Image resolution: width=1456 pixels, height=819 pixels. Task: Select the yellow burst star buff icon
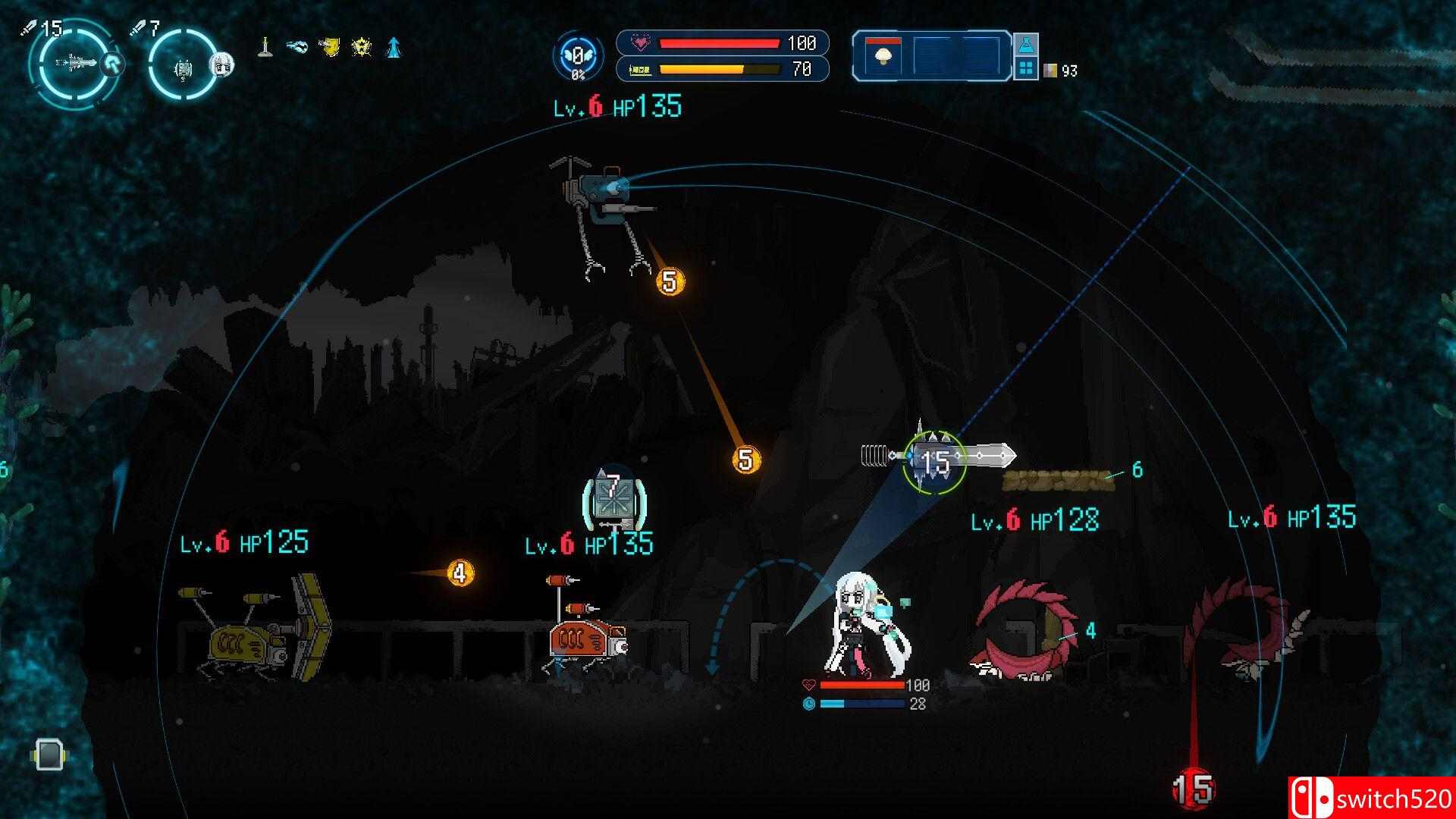click(362, 48)
